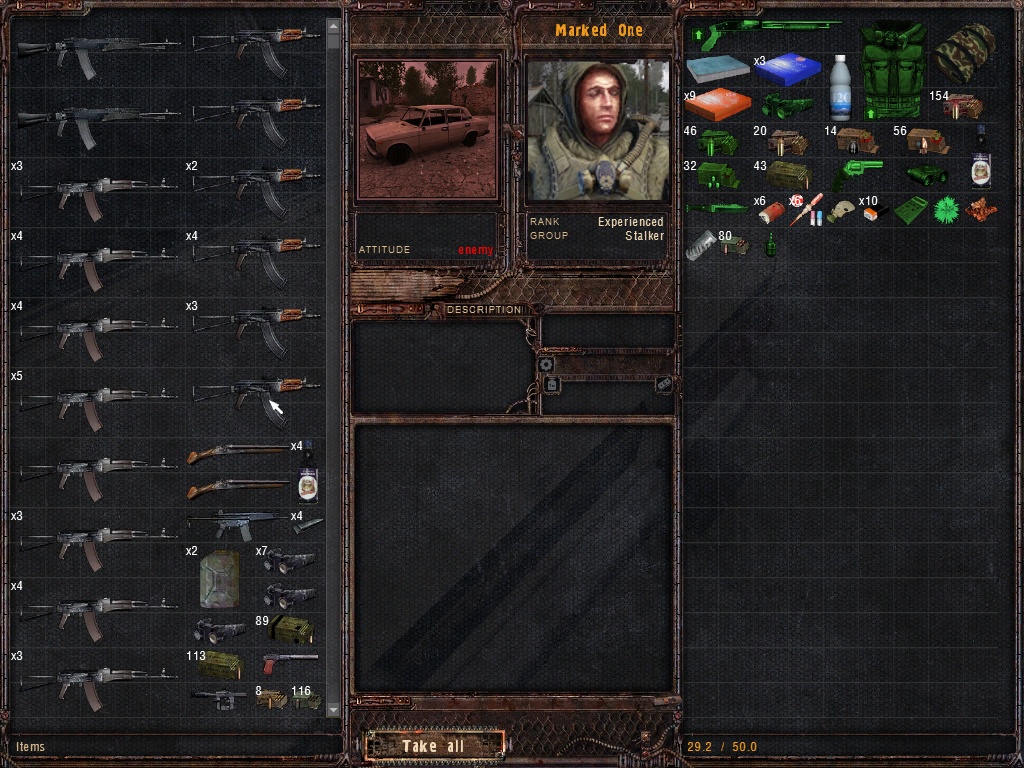Click the loot list scroll down arrow
This screenshot has height=768, width=1024.
[333, 708]
